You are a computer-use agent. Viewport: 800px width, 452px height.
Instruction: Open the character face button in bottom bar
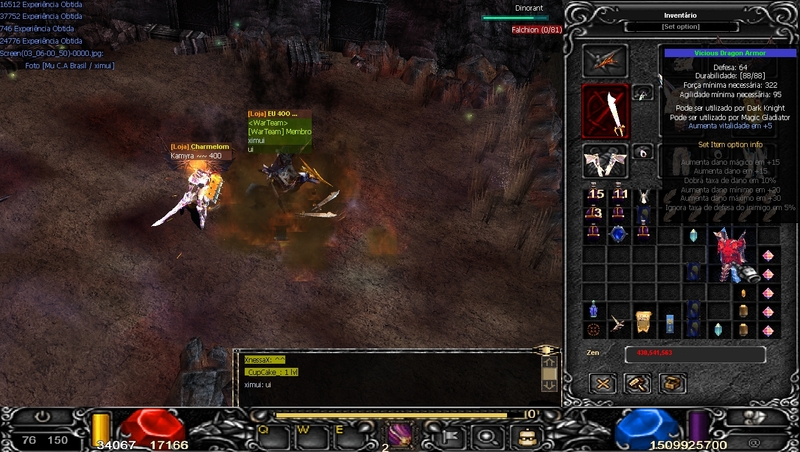tap(527, 435)
